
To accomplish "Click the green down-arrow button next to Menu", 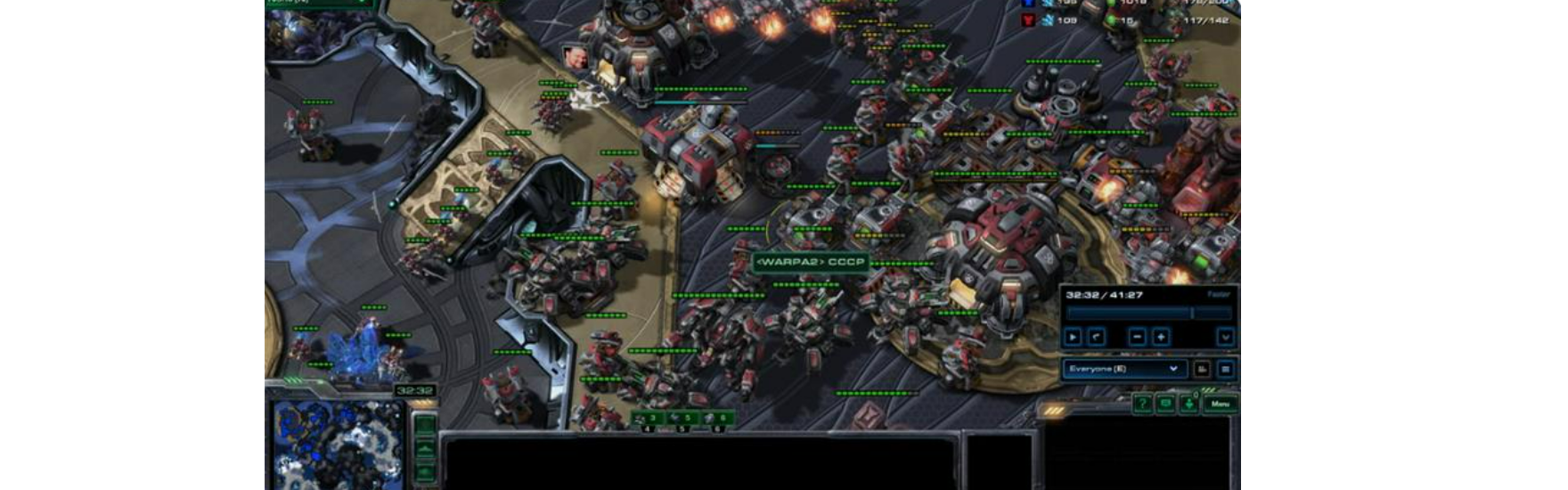I will coord(1188,404).
